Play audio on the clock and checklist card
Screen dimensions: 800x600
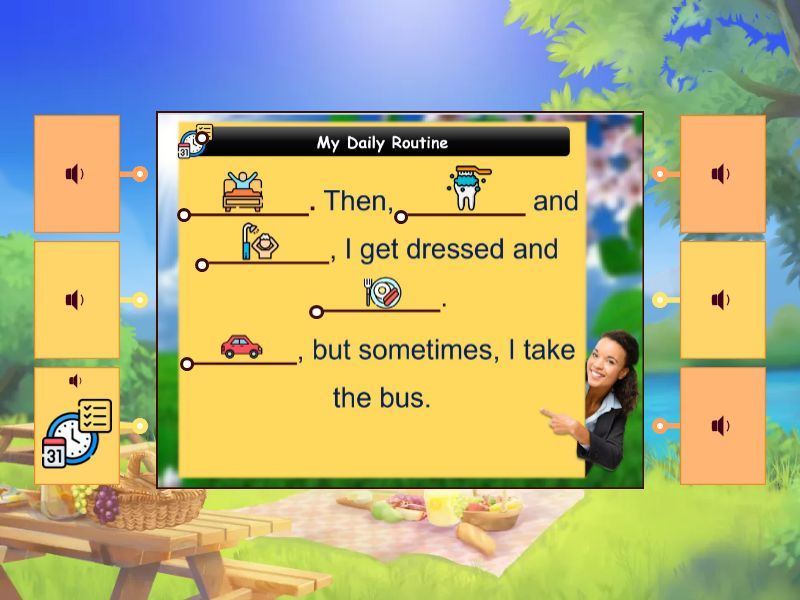75,381
